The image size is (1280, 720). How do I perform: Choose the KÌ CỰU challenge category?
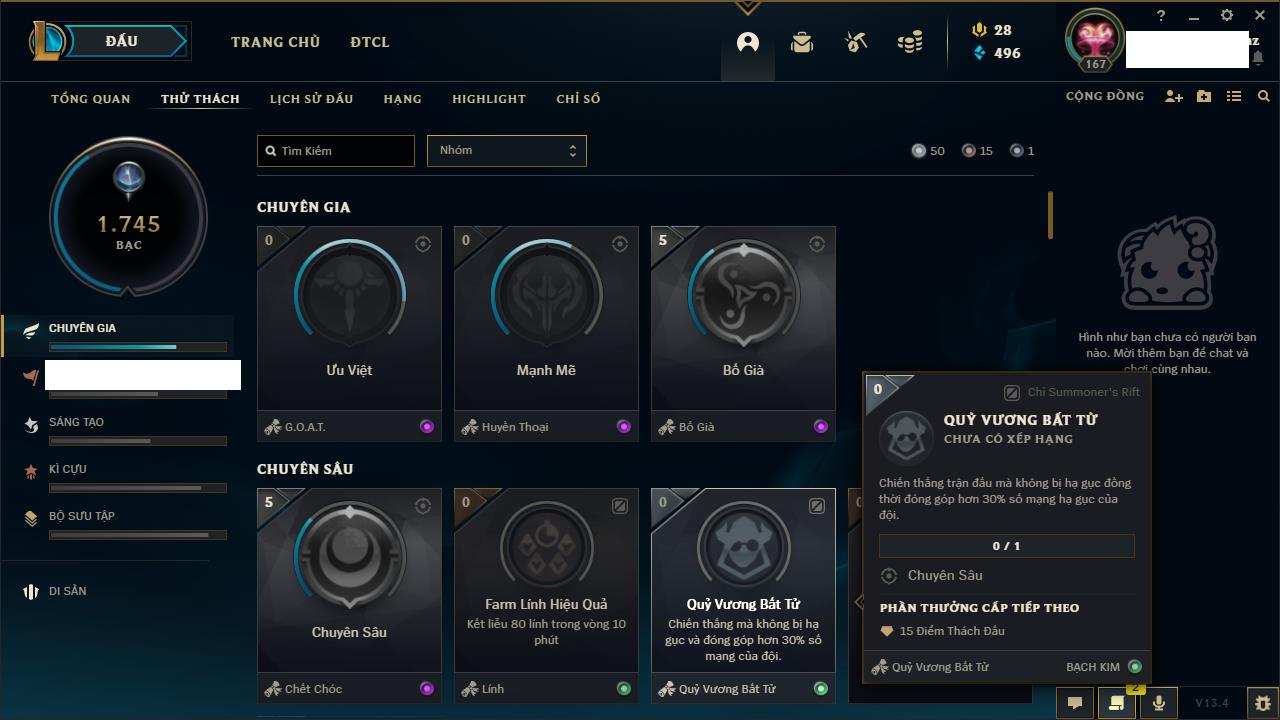point(68,469)
